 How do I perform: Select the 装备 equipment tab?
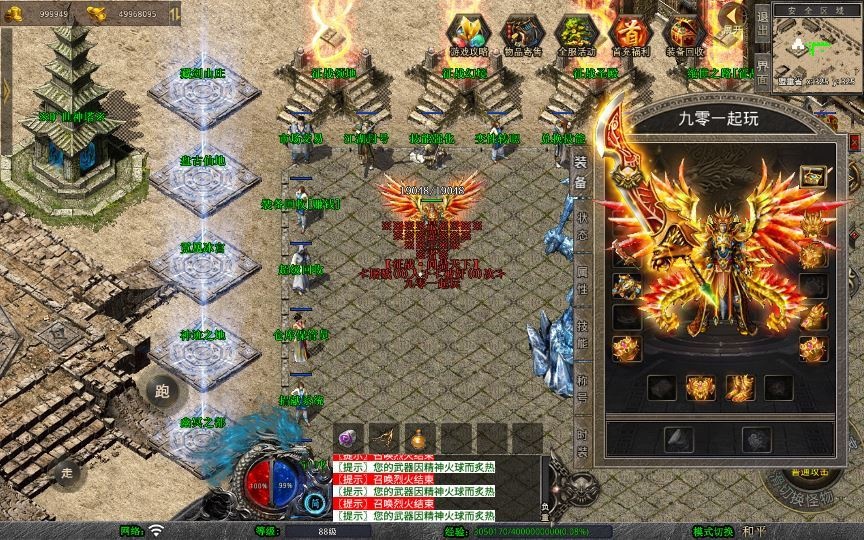coord(581,172)
